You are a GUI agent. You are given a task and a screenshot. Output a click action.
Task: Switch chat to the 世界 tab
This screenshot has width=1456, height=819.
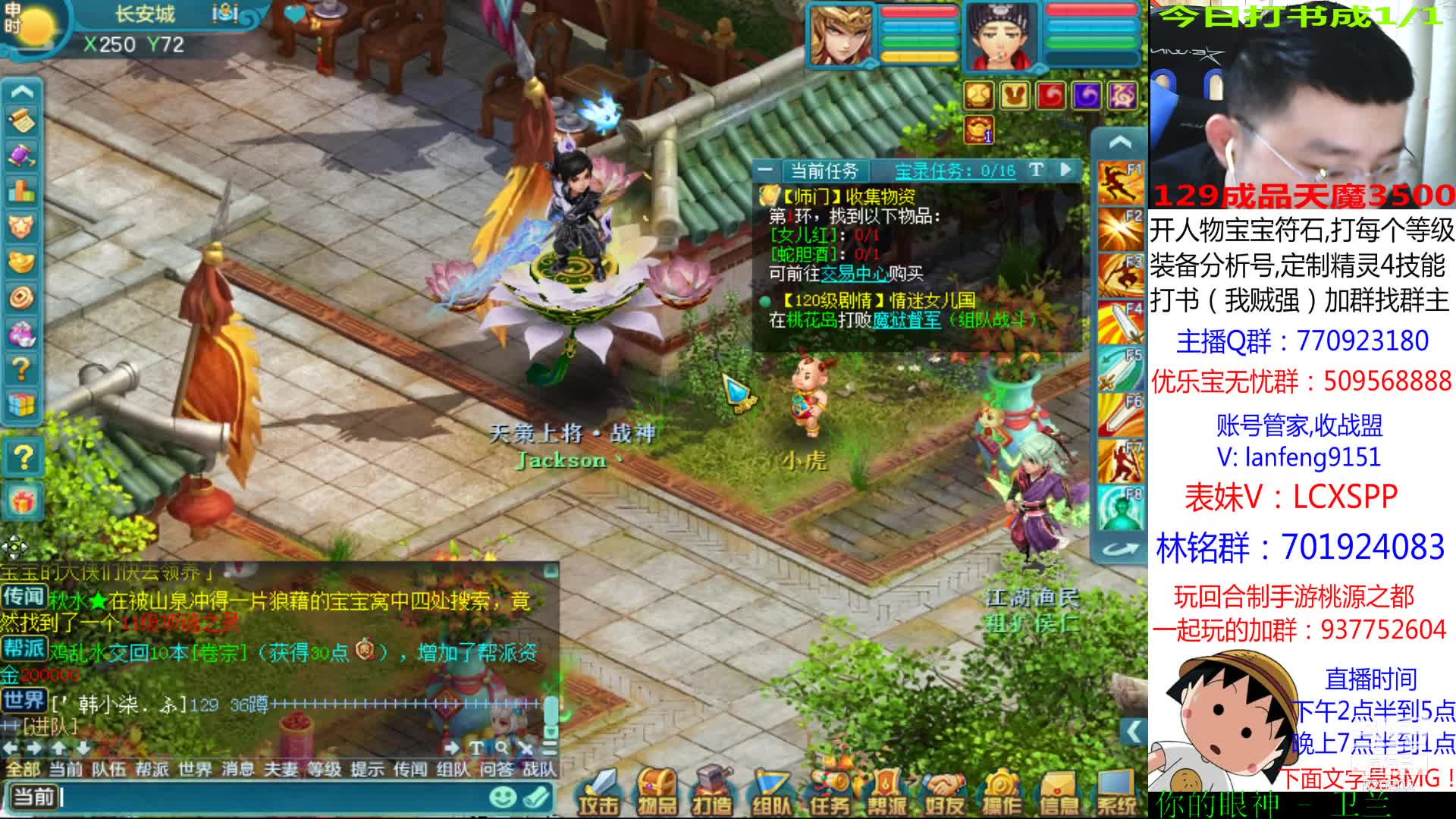[195, 770]
